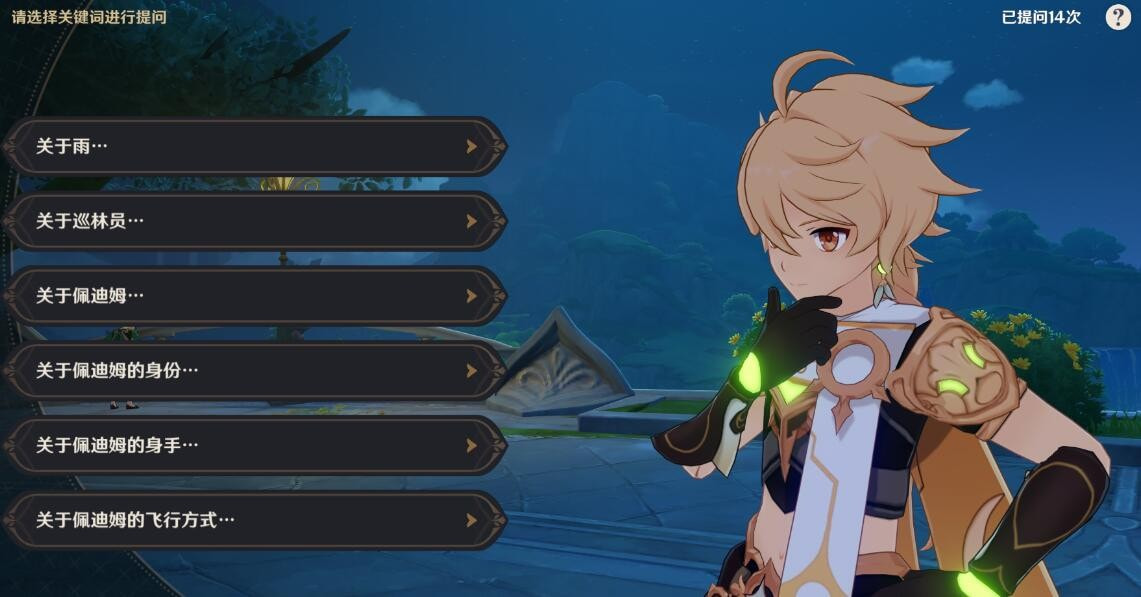Image resolution: width=1141 pixels, height=597 pixels.
Task: Select 关于佩迪姆的身手… keyword
Action: point(255,445)
